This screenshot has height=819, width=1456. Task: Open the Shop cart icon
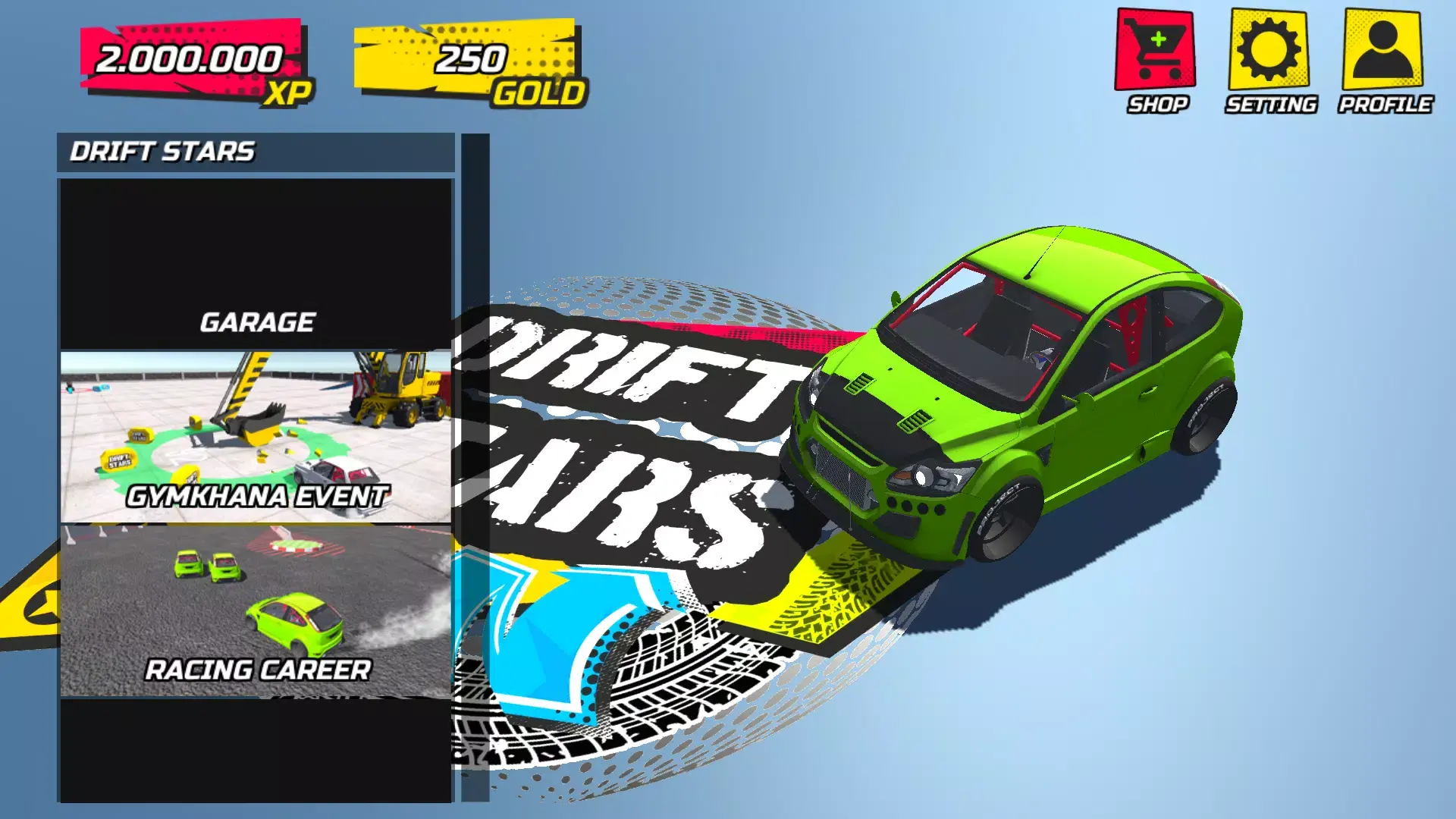pyautogui.click(x=1155, y=51)
